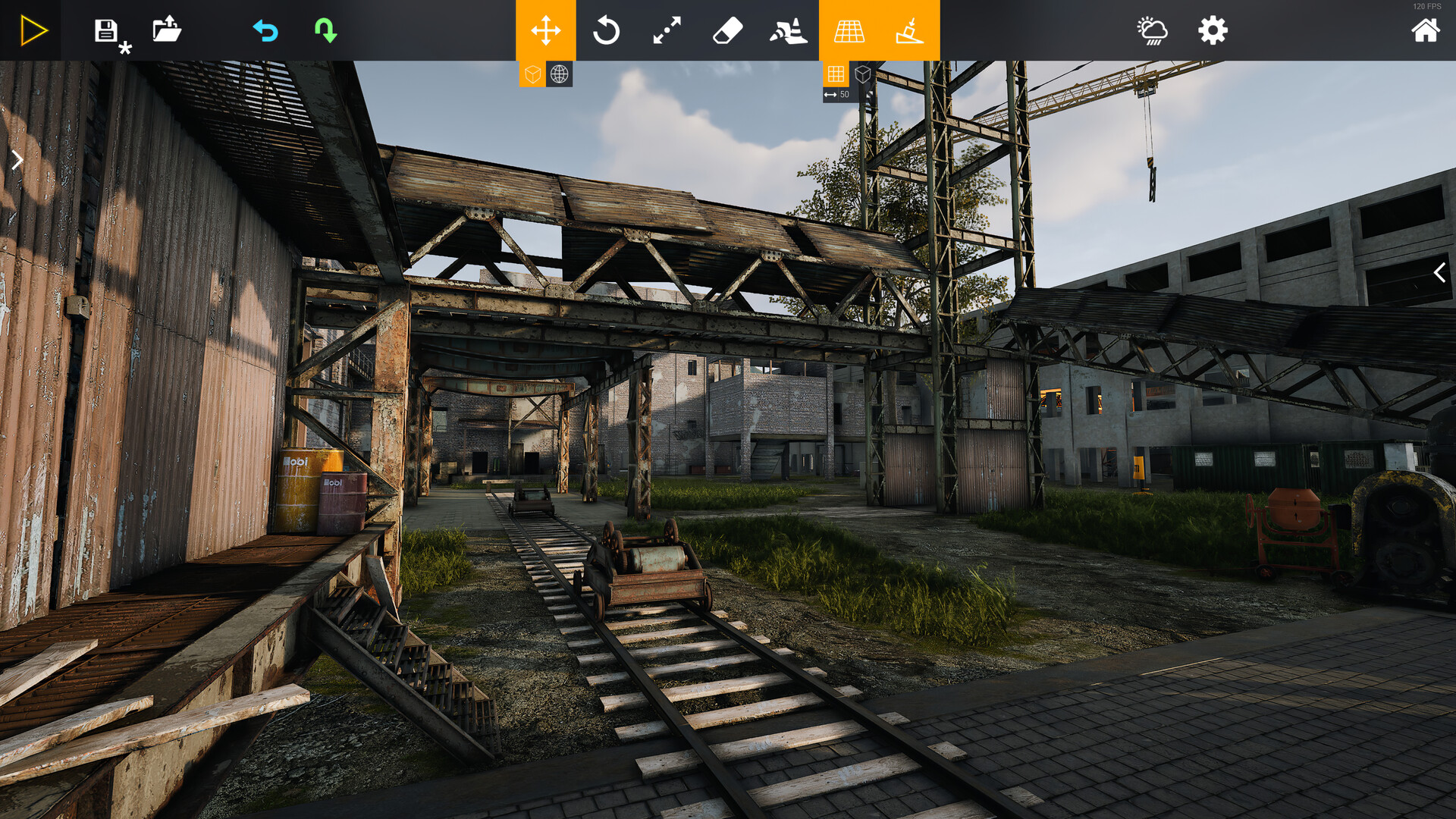
Task: Toggle the surface snapping tool
Action: point(910,30)
